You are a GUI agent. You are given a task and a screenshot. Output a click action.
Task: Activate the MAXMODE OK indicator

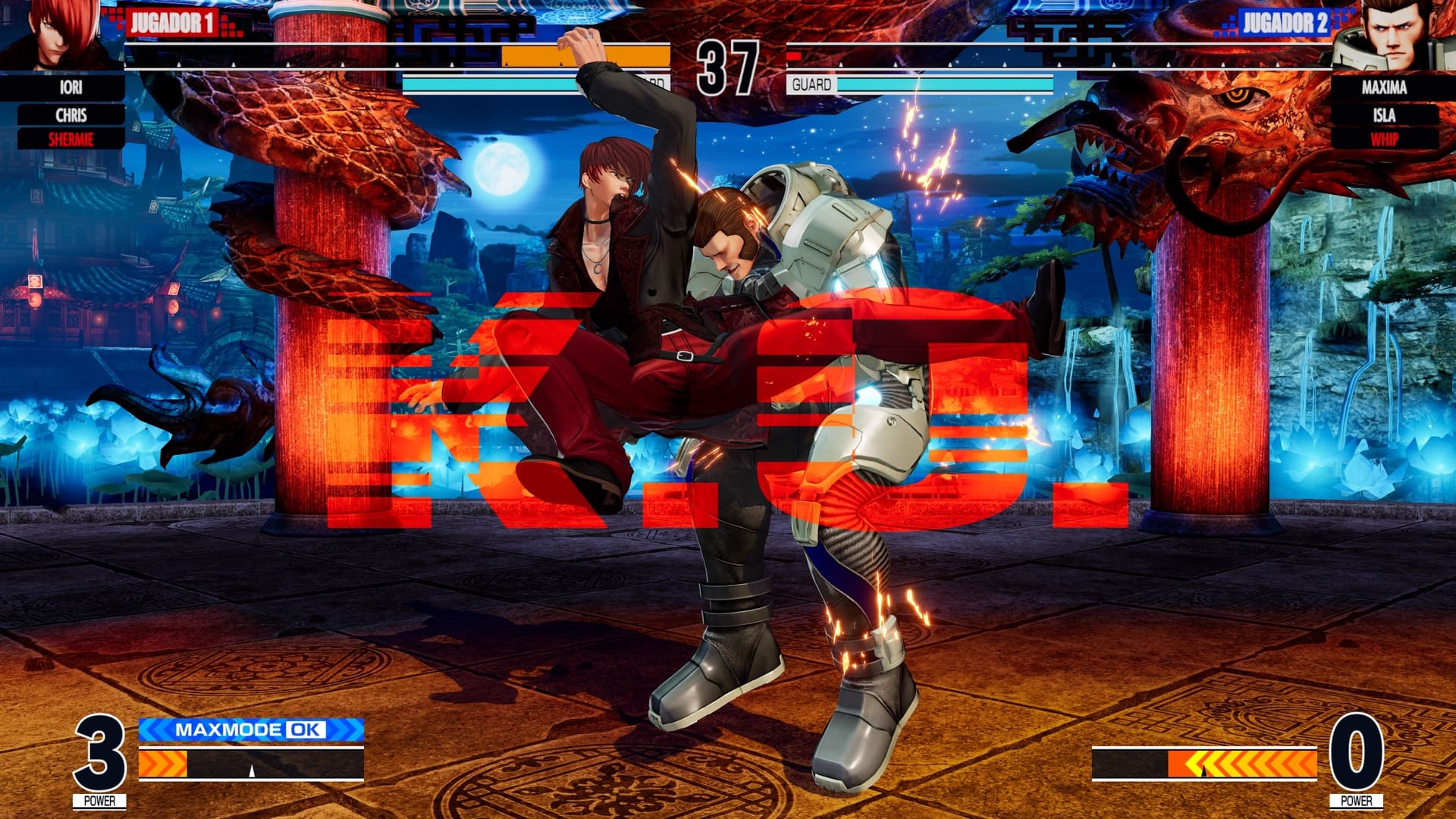click(x=251, y=730)
